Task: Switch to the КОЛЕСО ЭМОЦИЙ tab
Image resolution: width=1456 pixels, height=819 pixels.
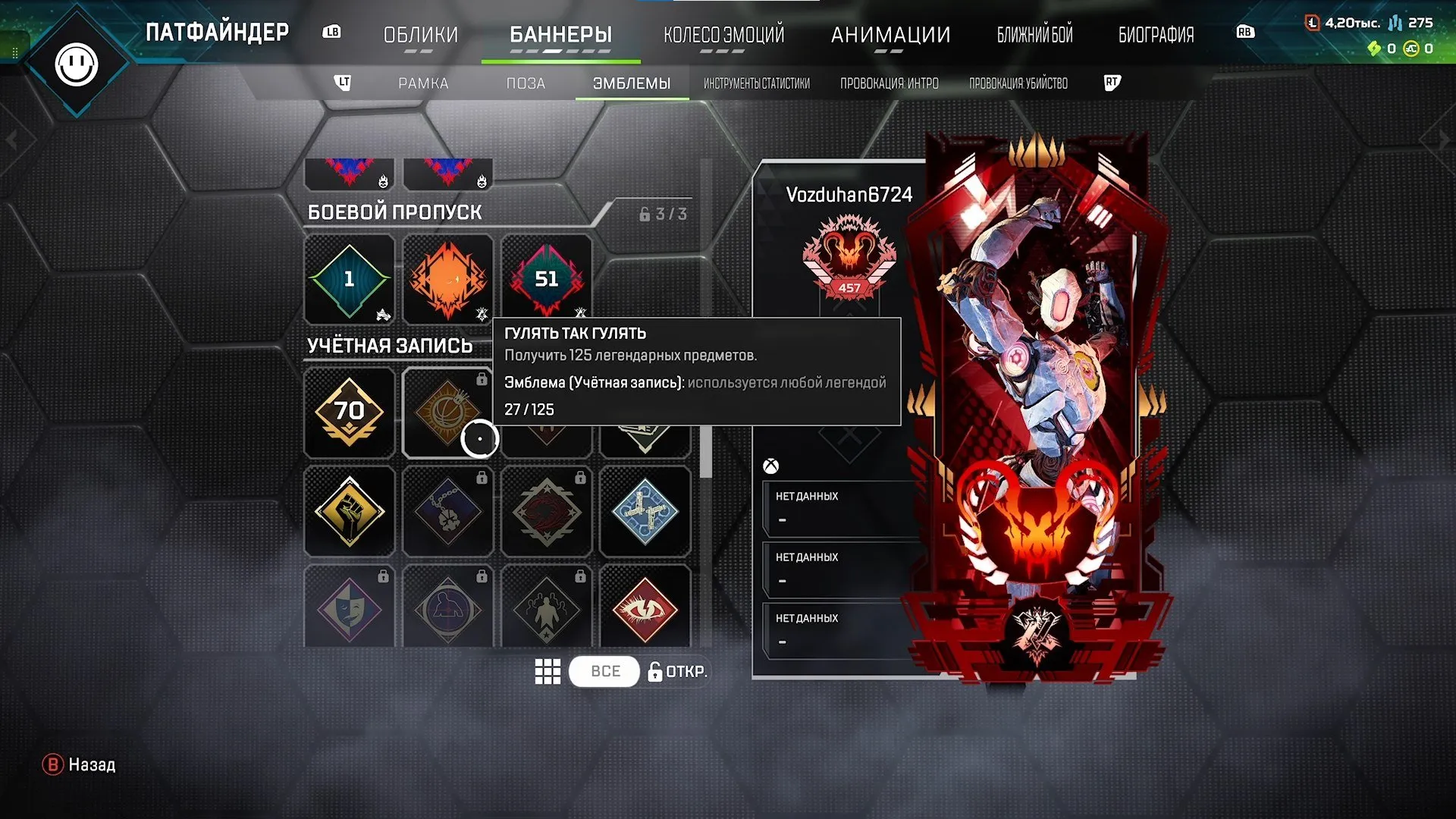Action: tap(723, 33)
